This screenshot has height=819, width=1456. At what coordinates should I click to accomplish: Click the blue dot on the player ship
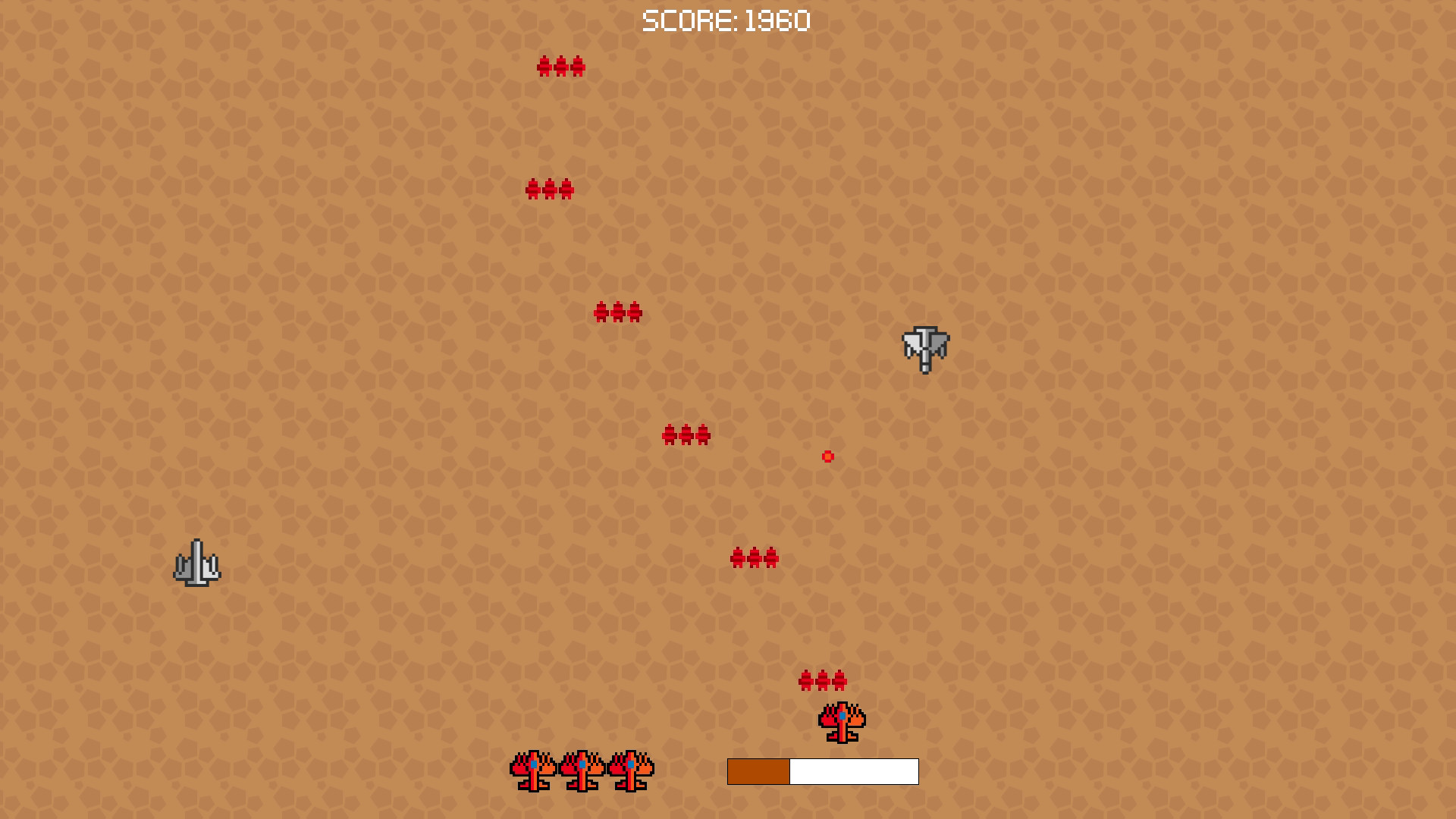(x=842, y=716)
